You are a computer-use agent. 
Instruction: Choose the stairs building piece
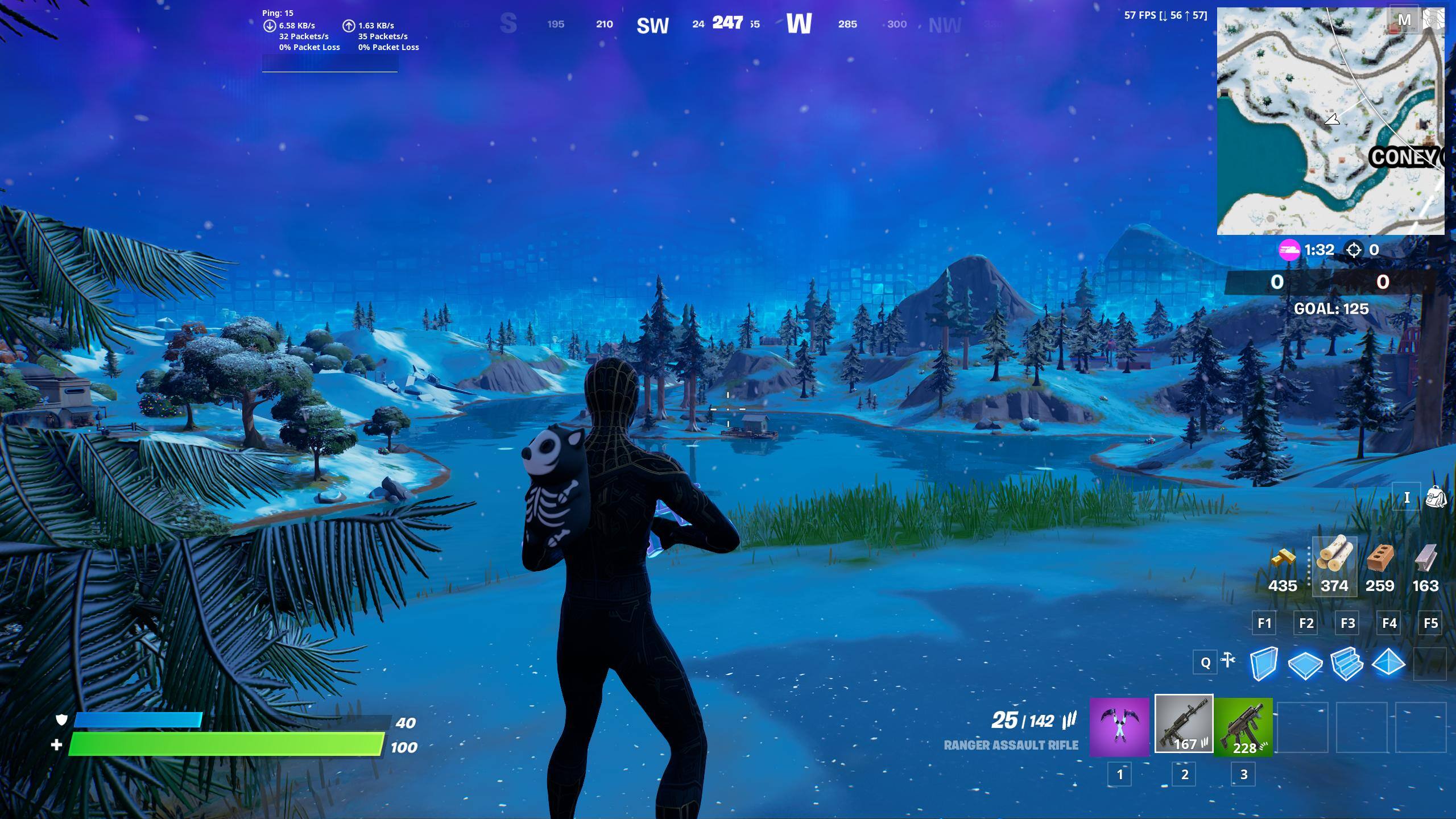[1347, 664]
